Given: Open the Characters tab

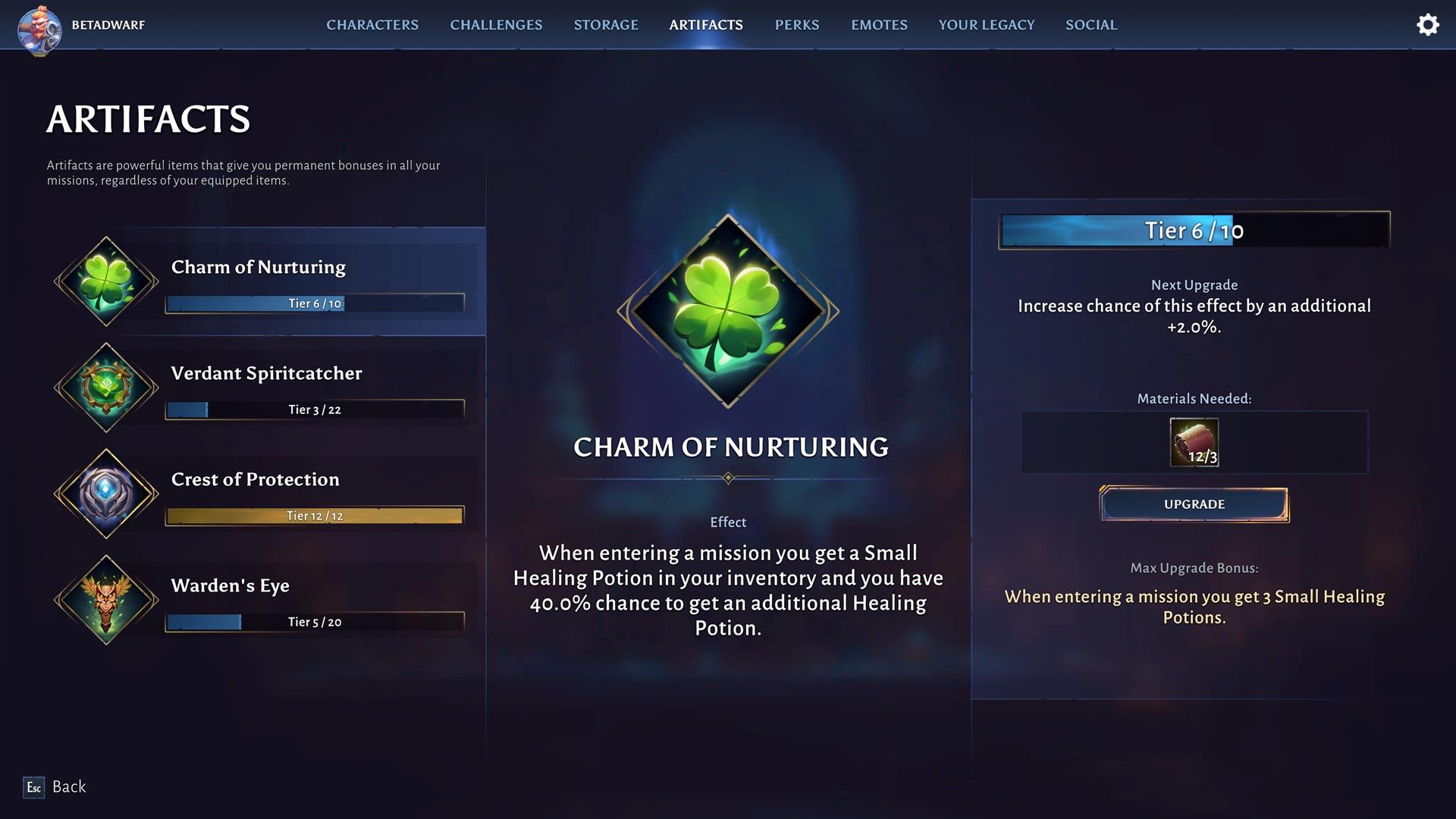Looking at the screenshot, I should pyautogui.click(x=372, y=25).
